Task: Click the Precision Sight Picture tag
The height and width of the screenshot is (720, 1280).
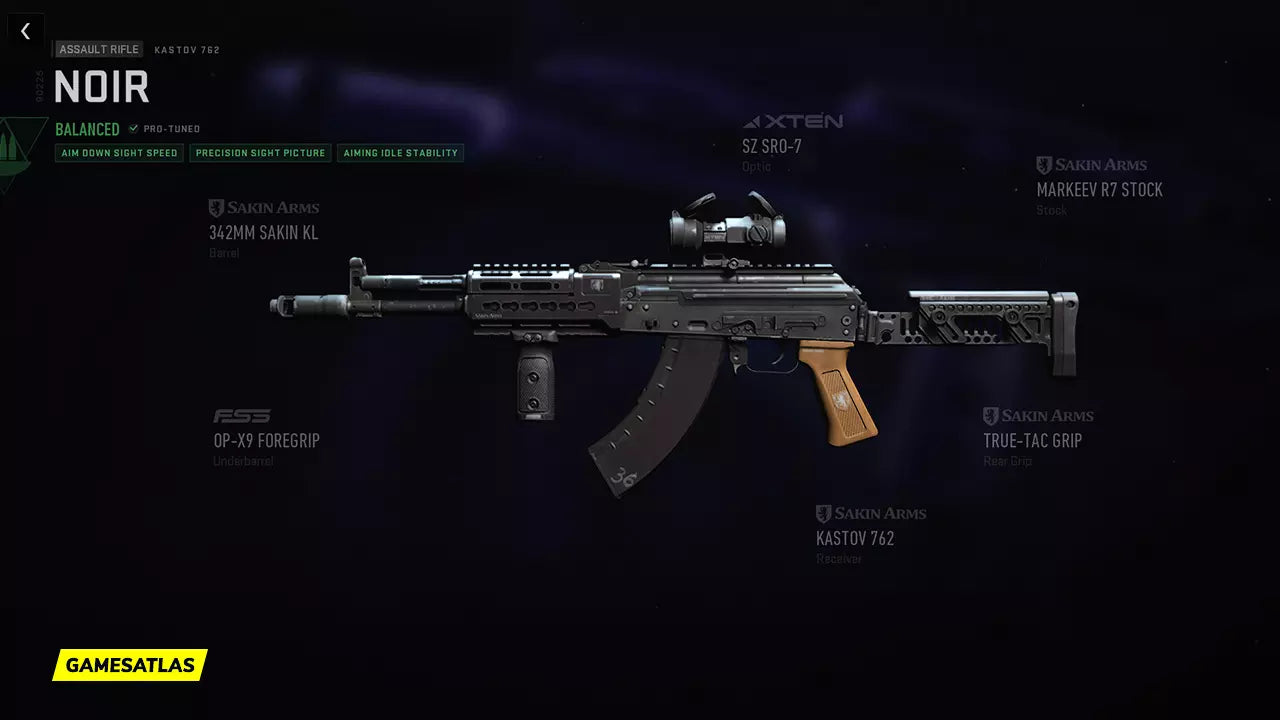Action: point(260,153)
